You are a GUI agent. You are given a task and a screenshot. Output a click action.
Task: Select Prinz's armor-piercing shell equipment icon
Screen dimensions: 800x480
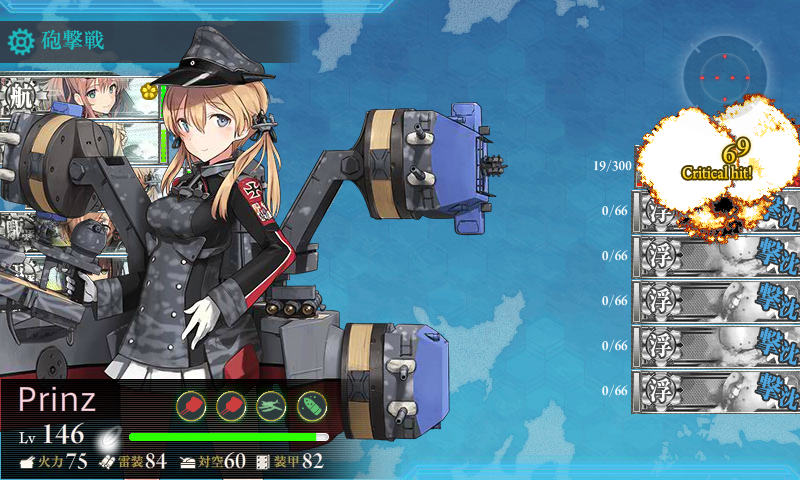(x=312, y=405)
